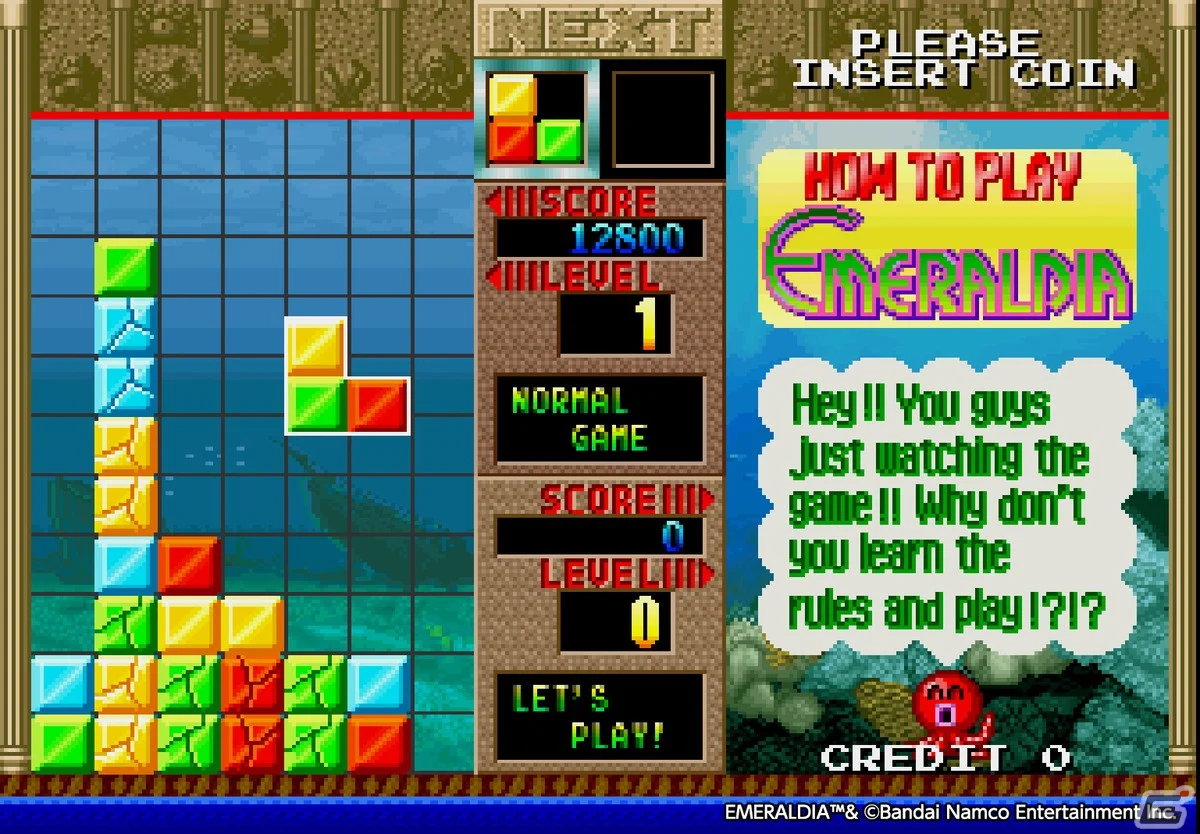Select the NEXT piece preview box

point(536,119)
